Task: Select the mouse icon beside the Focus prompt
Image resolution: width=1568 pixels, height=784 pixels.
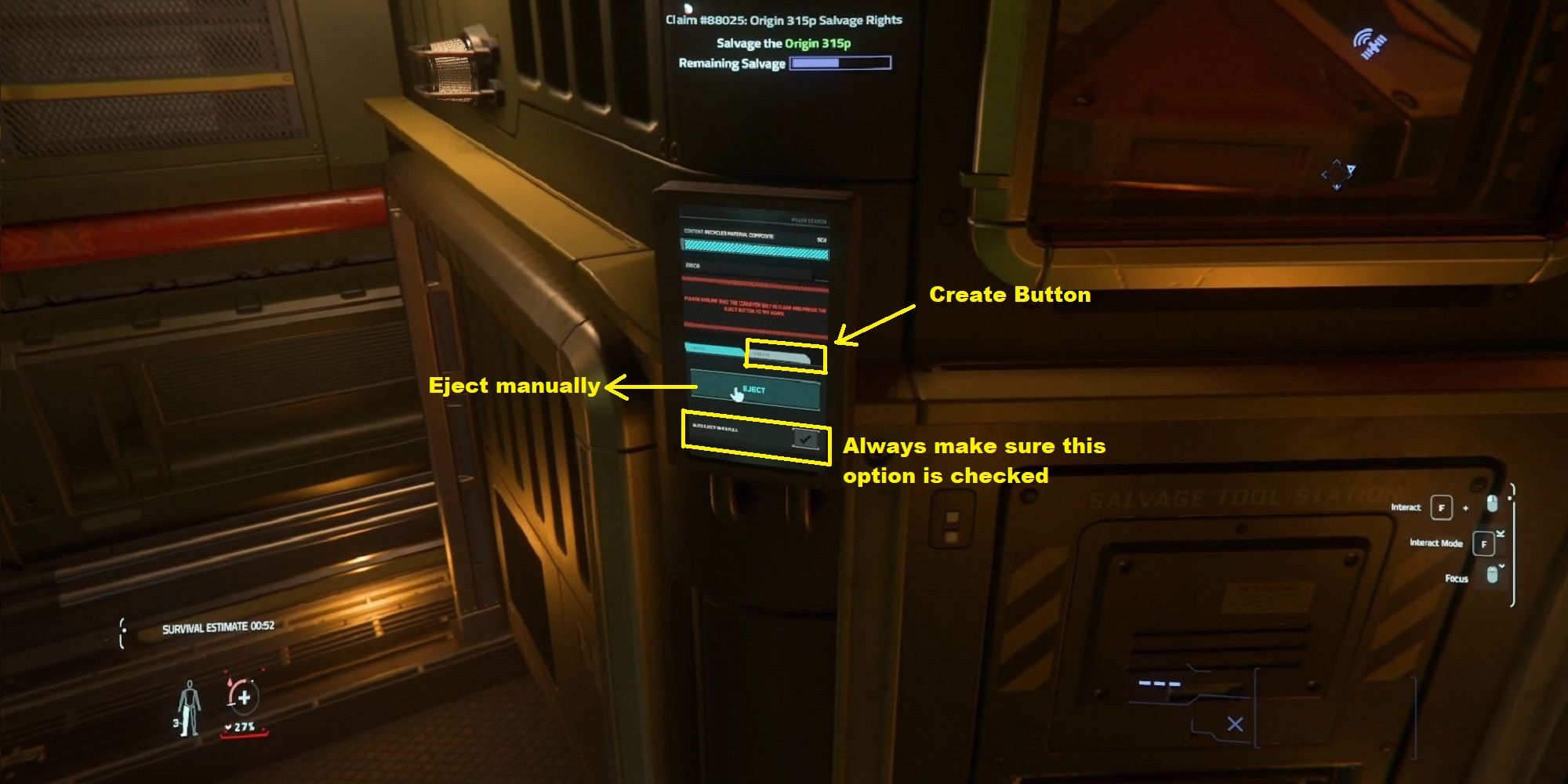Action: click(1493, 575)
